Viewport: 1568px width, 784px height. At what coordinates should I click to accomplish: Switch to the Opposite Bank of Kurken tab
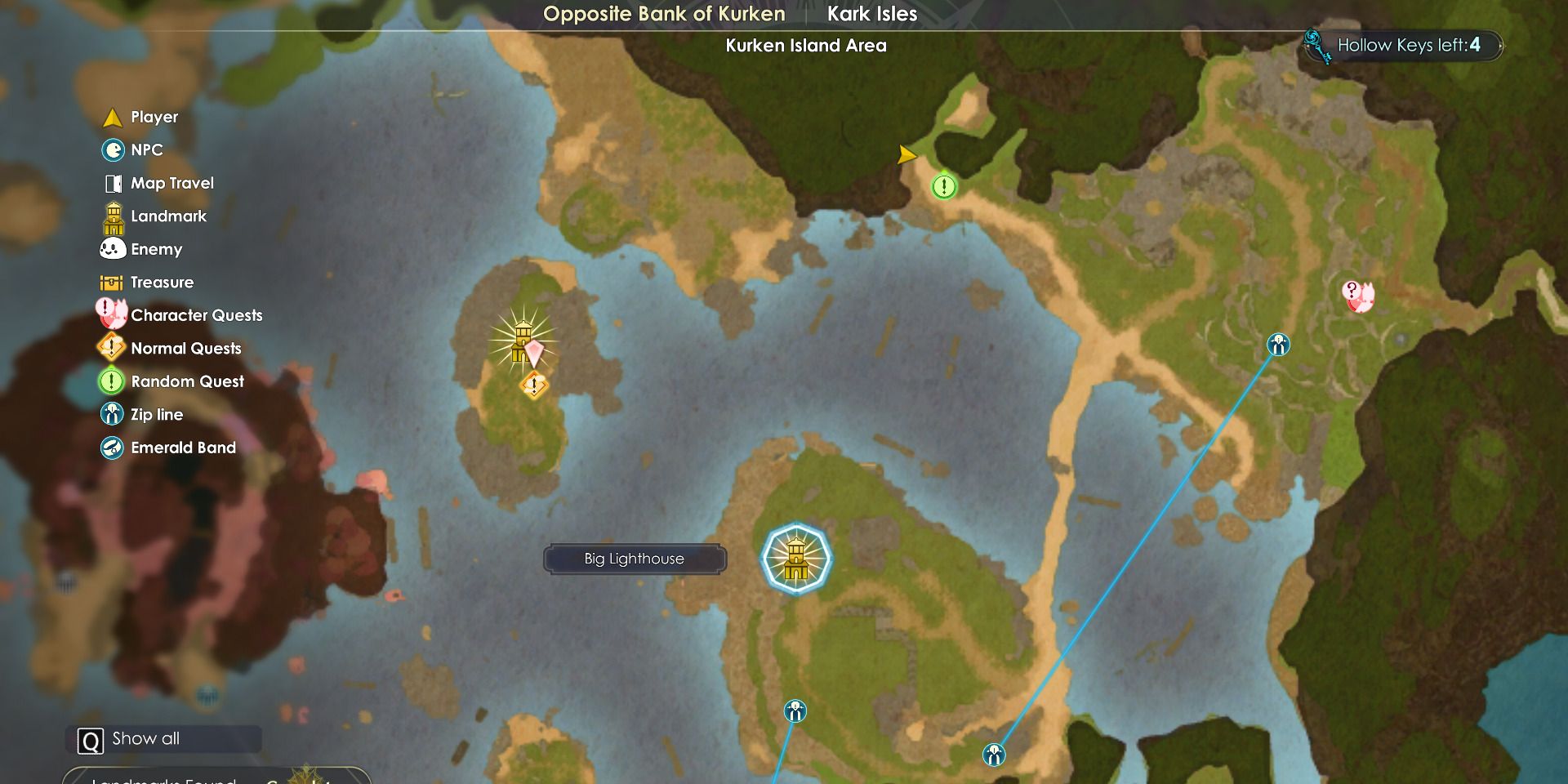664,14
